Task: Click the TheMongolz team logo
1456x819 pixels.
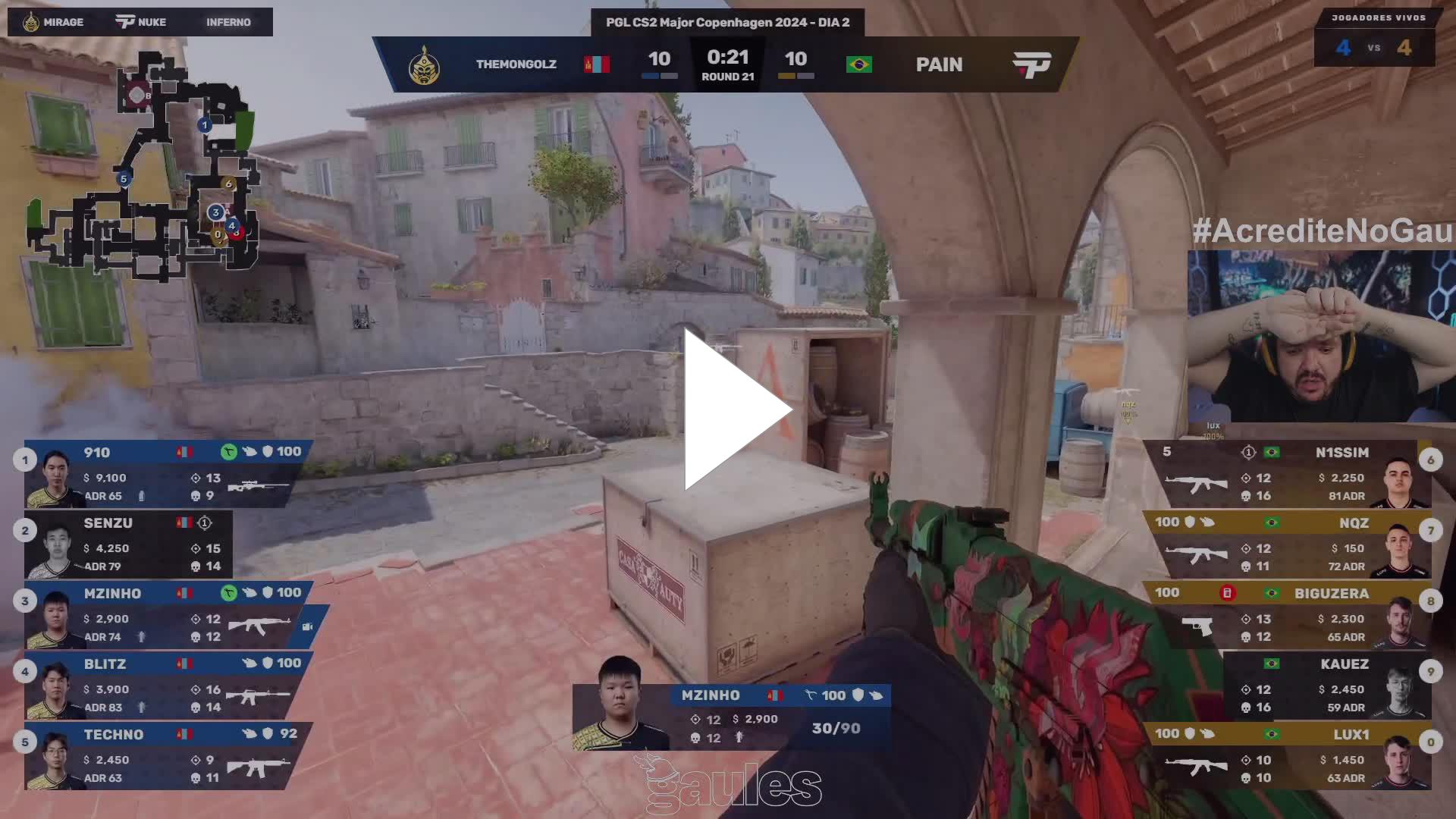Action: click(x=424, y=65)
